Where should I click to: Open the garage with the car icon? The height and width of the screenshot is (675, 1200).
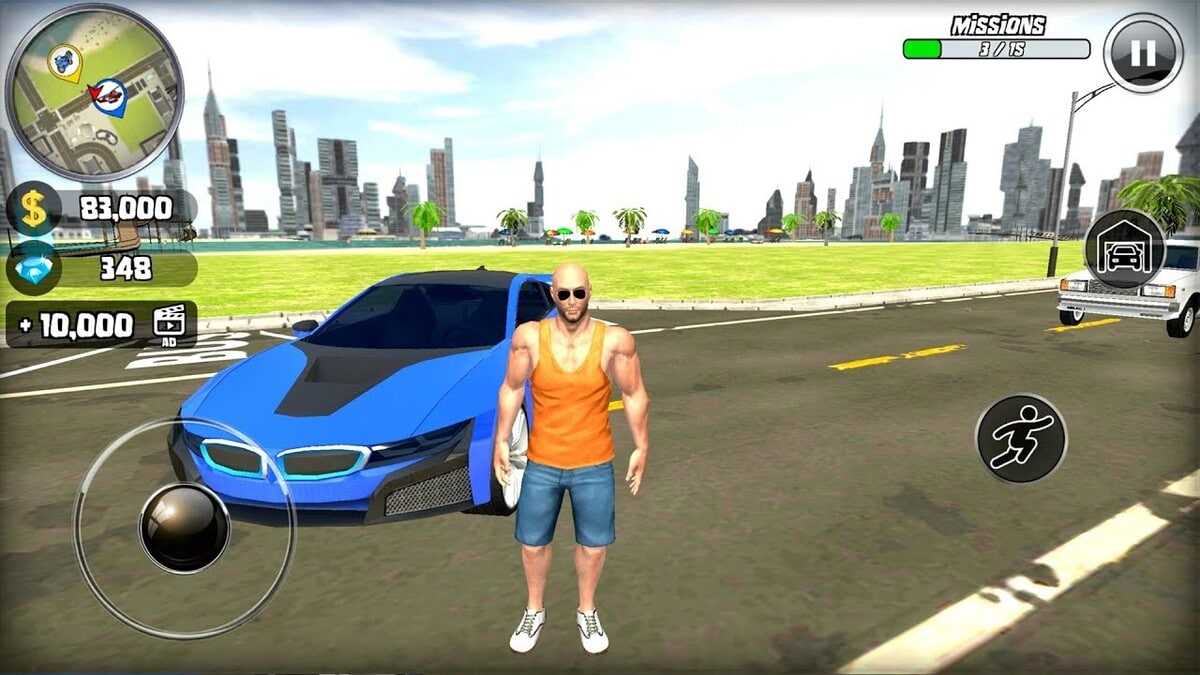pyautogui.click(x=1125, y=249)
